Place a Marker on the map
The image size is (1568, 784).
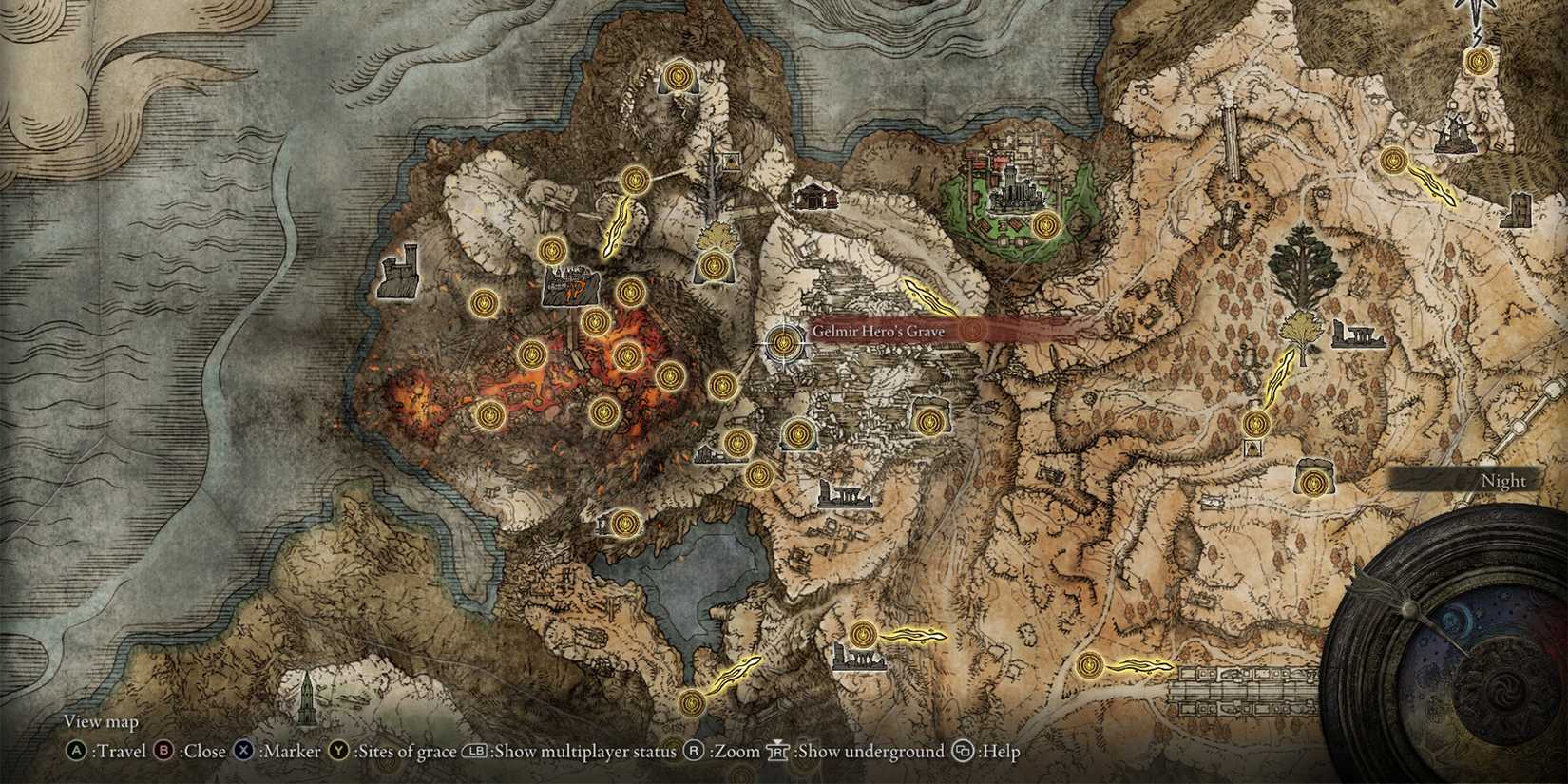pyautogui.click(x=245, y=751)
